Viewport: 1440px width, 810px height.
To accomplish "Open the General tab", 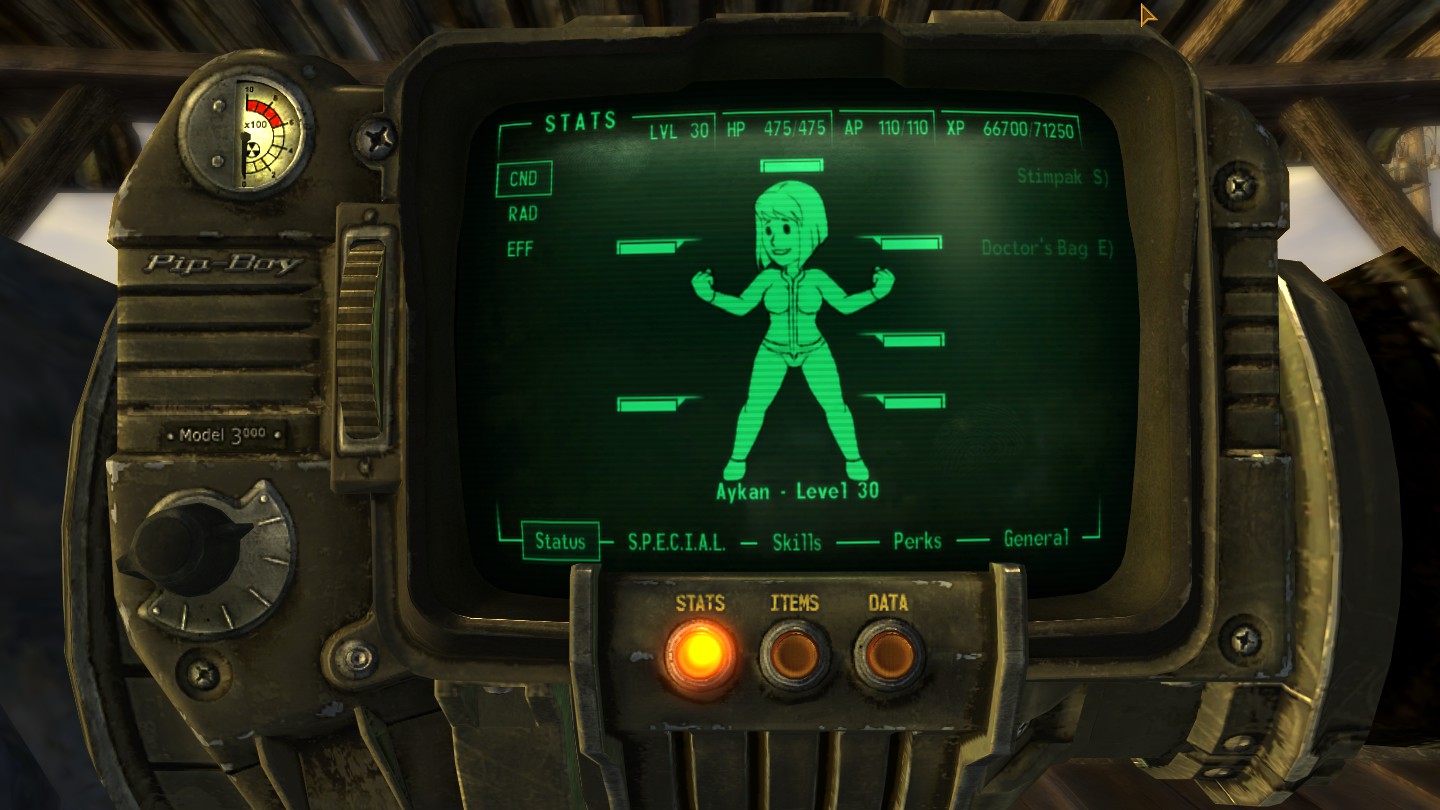I will 1036,540.
